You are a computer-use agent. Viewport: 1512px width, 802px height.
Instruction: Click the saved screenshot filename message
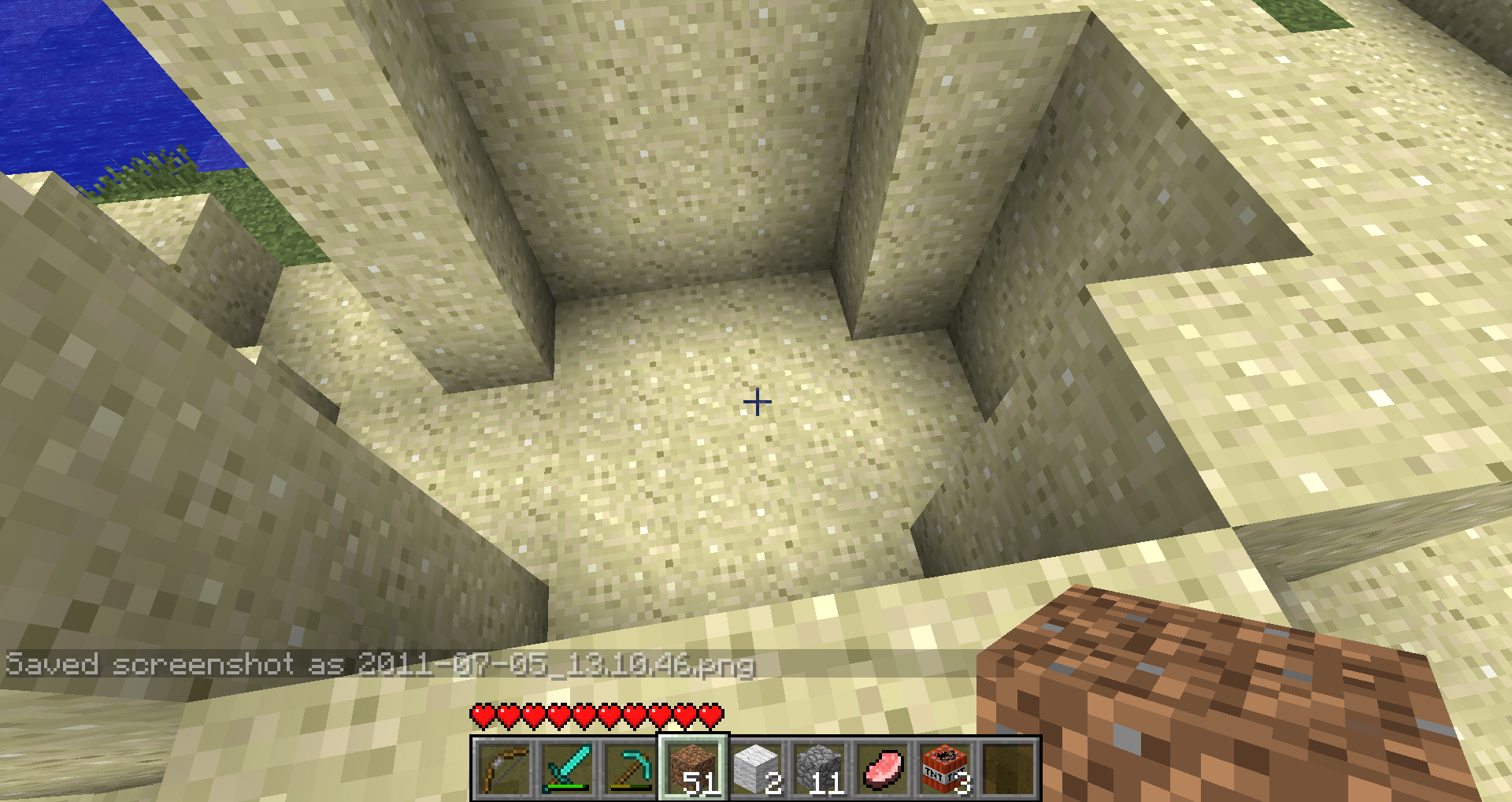coord(378,666)
